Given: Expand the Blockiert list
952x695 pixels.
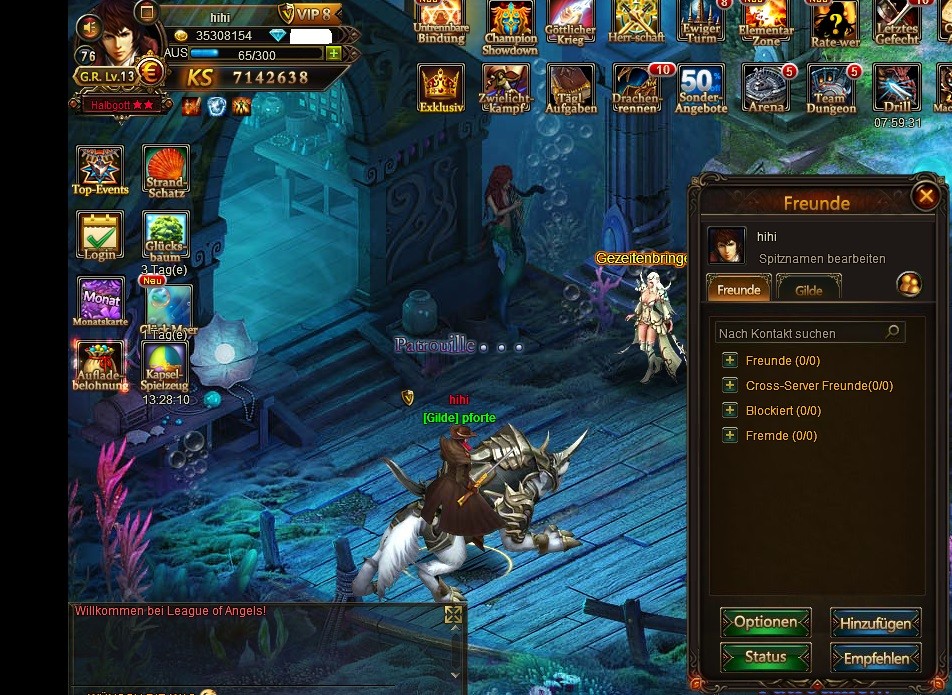Looking at the screenshot, I should [730, 411].
